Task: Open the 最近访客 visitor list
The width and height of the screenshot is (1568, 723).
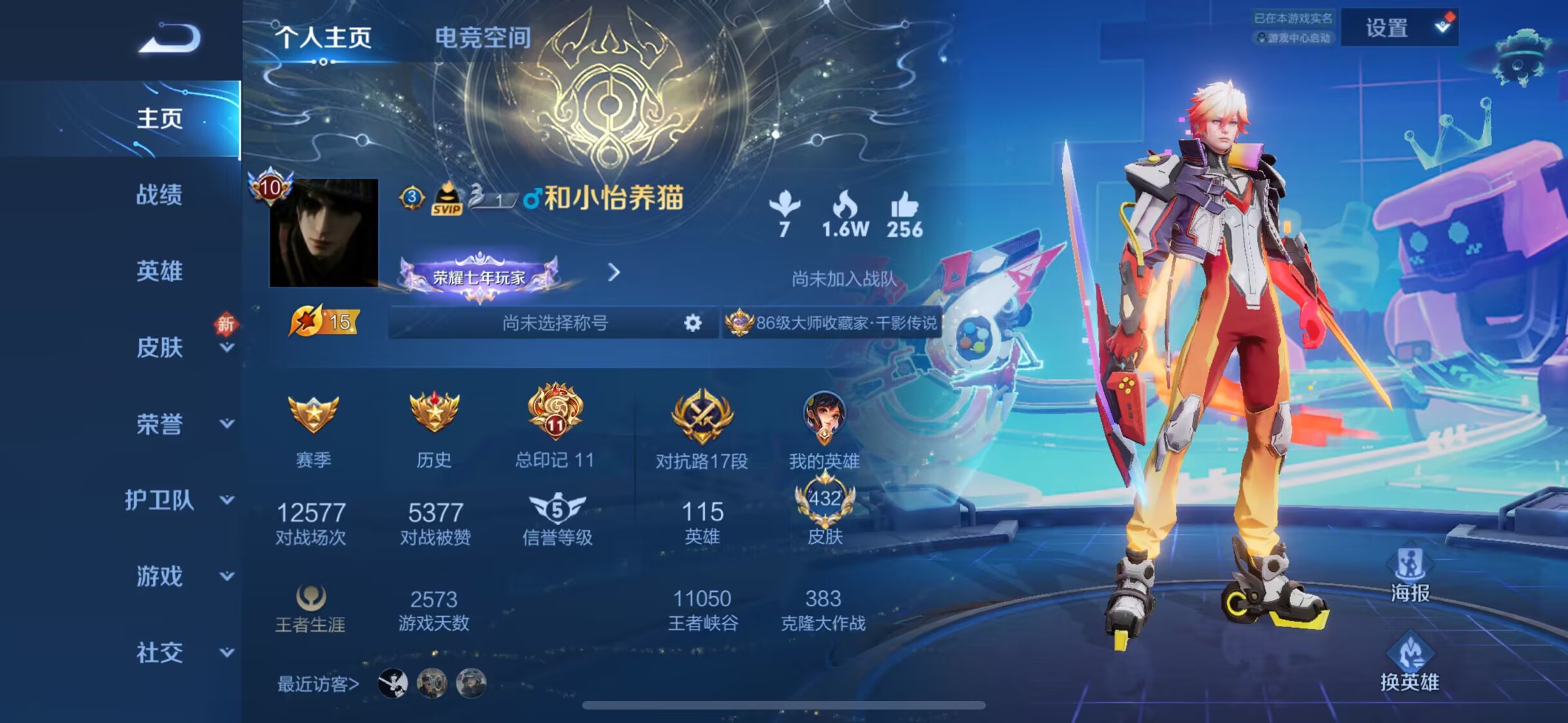Action: tap(318, 684)
